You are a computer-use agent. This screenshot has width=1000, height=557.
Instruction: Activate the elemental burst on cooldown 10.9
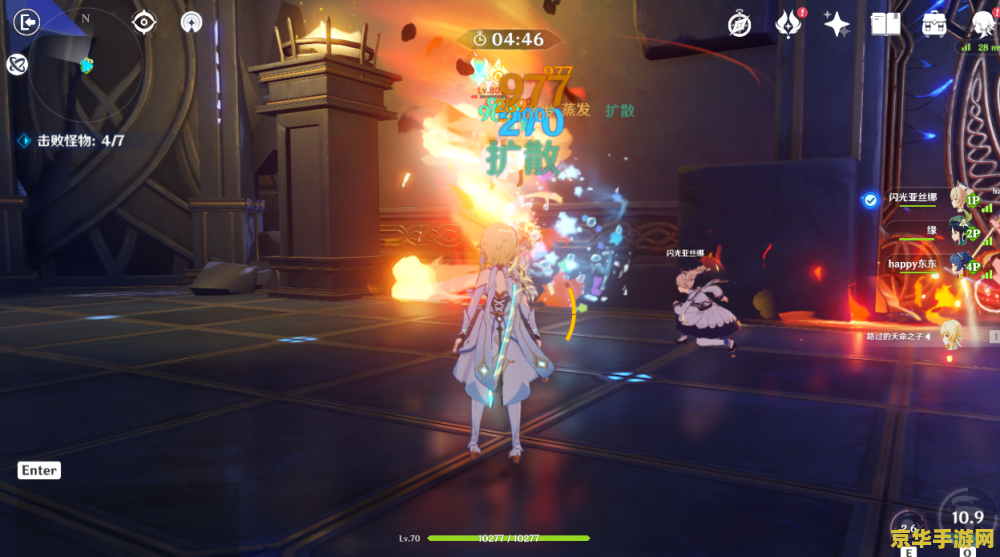[967, 520]
